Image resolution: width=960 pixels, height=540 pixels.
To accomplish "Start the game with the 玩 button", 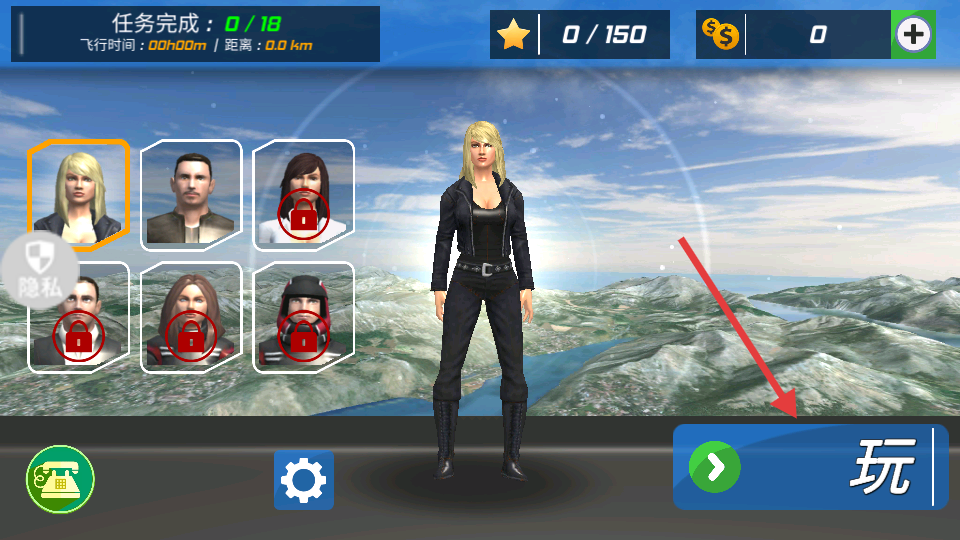I will 810,466.
